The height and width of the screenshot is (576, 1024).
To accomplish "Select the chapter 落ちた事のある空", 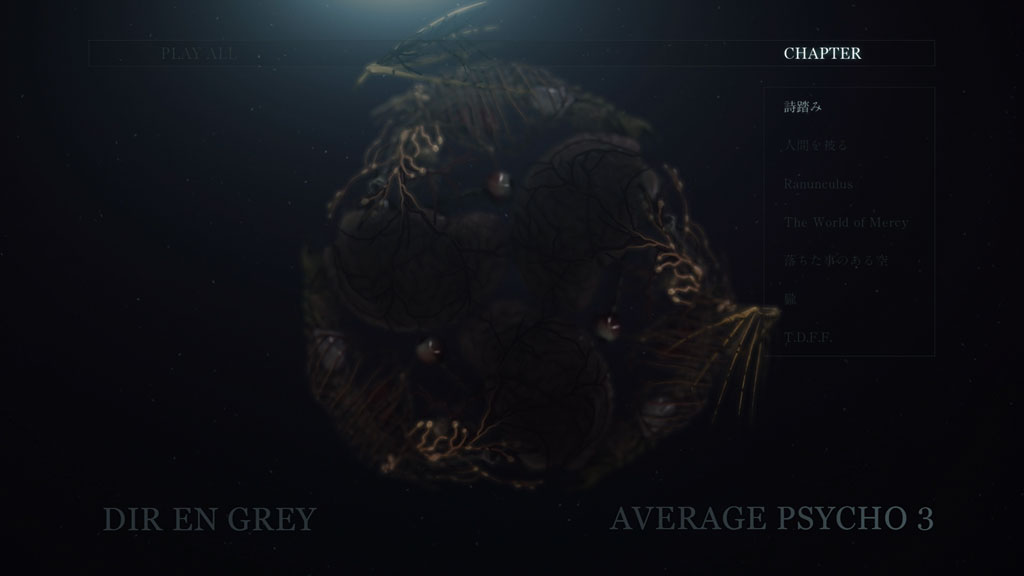I will 836,261.
